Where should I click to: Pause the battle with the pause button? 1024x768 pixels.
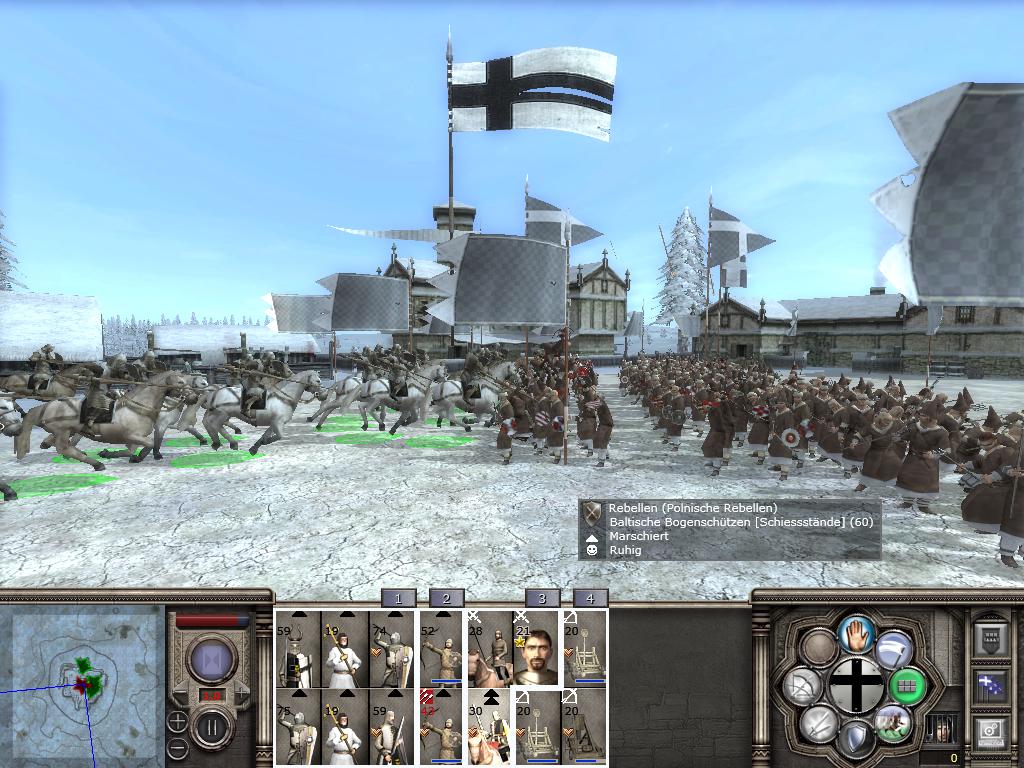[x=212, y=723]
